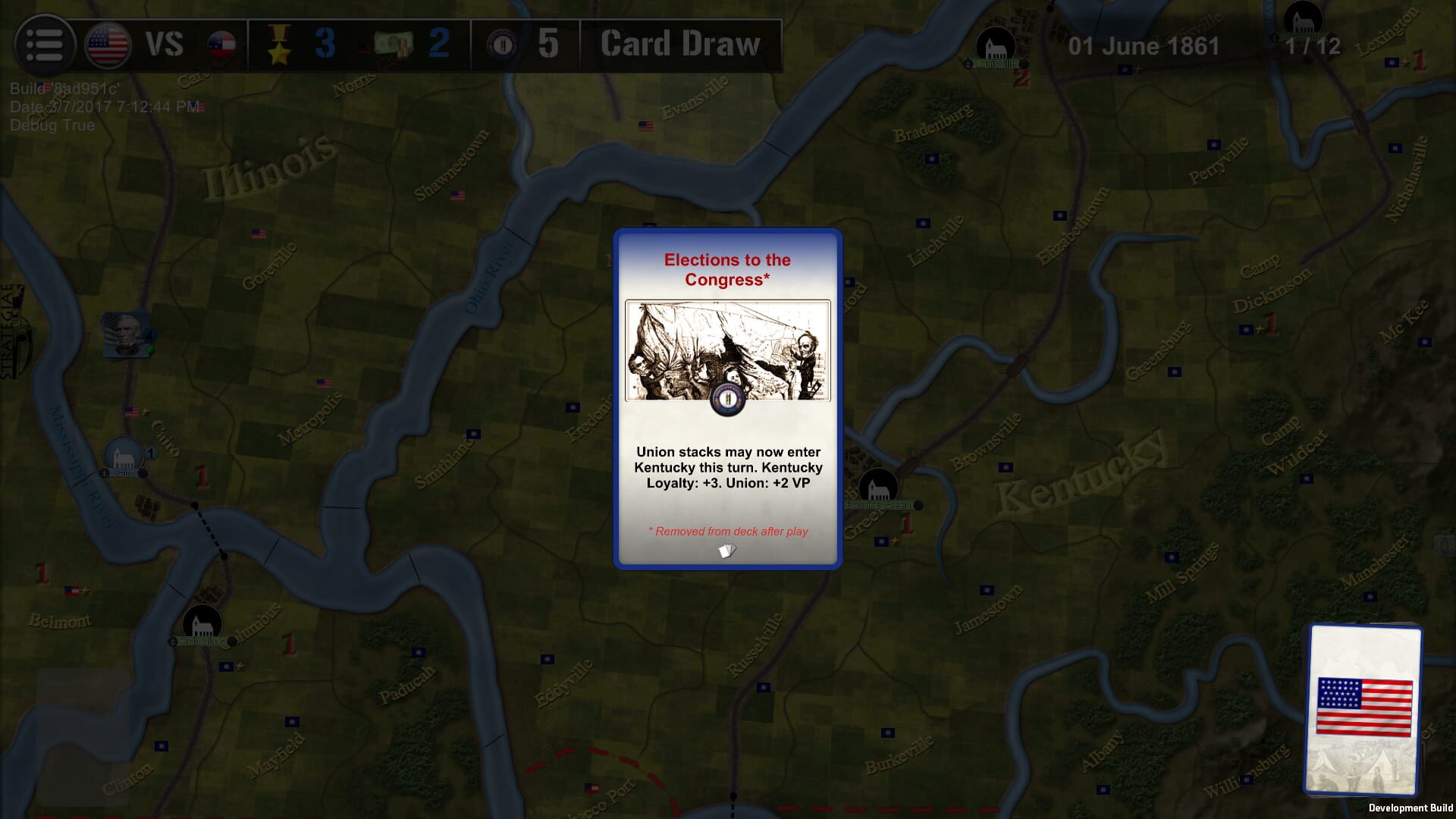Click the turn counter showing 1/12
Screen dimensions: 1456x819
point(1313,45)
